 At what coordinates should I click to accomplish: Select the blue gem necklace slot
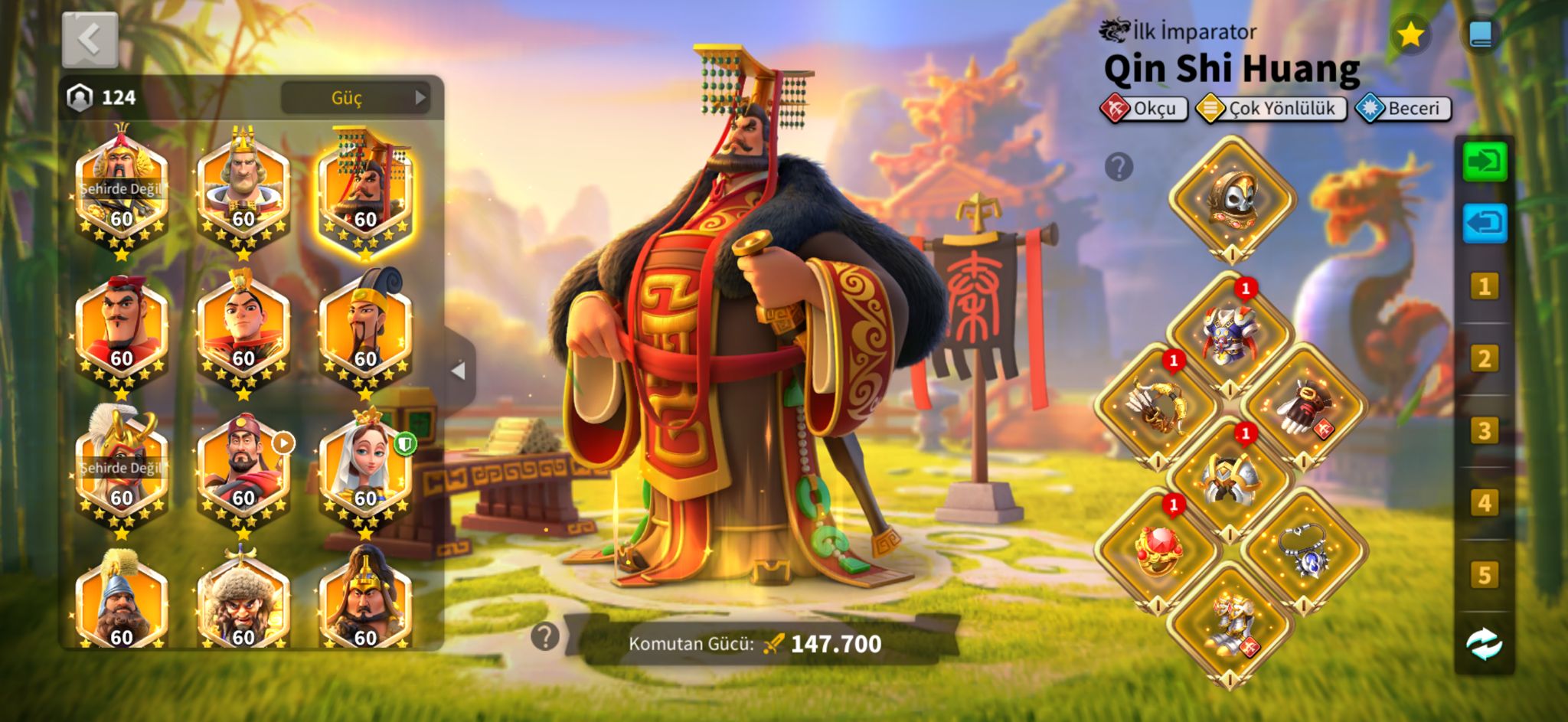(x=1304, y=550)
